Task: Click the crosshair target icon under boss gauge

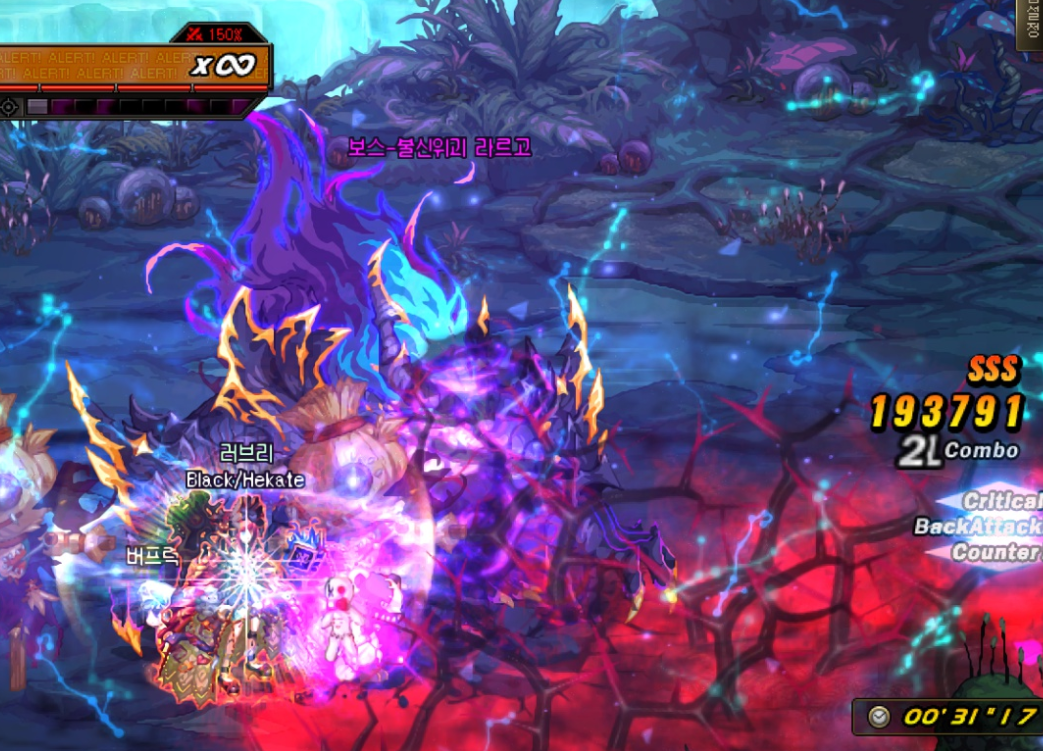Action: tap(10, 106)
